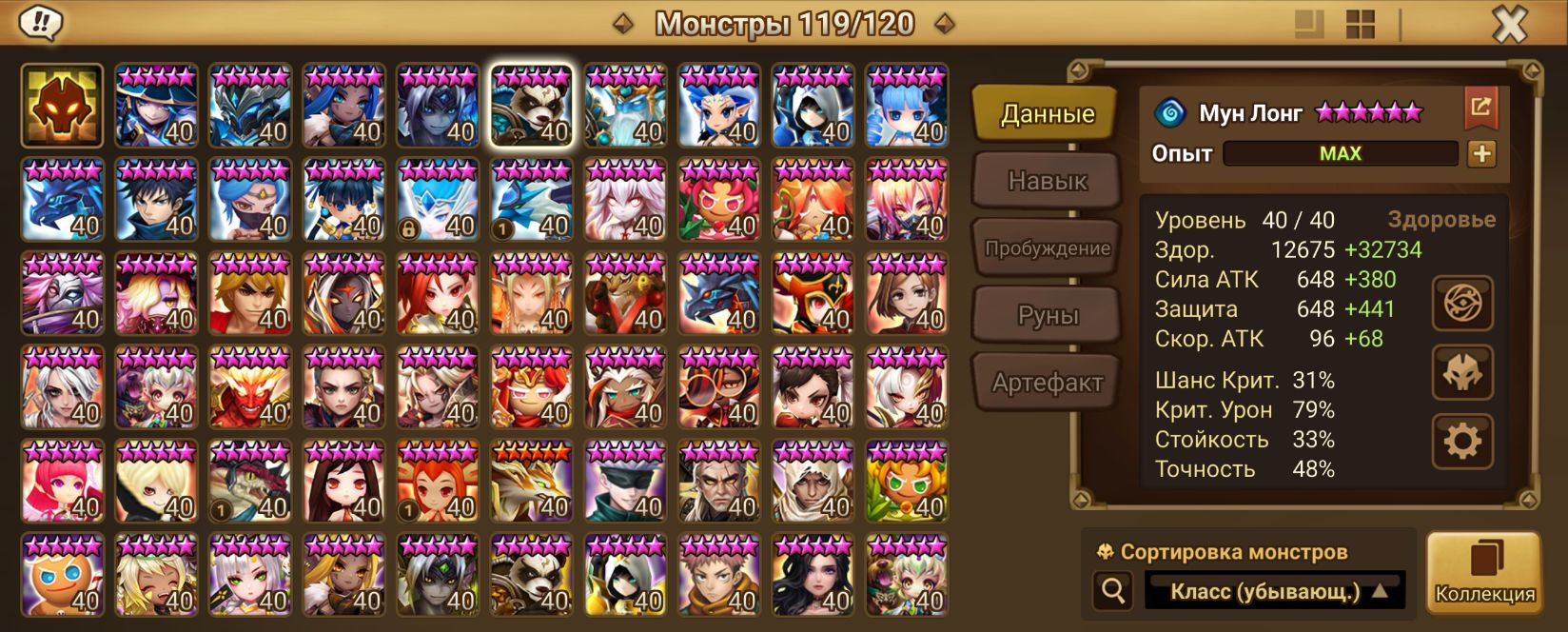The image size is (1568, 632).
Task: Share Мун Лонг with the red share icon
Action: [1480, 108]
